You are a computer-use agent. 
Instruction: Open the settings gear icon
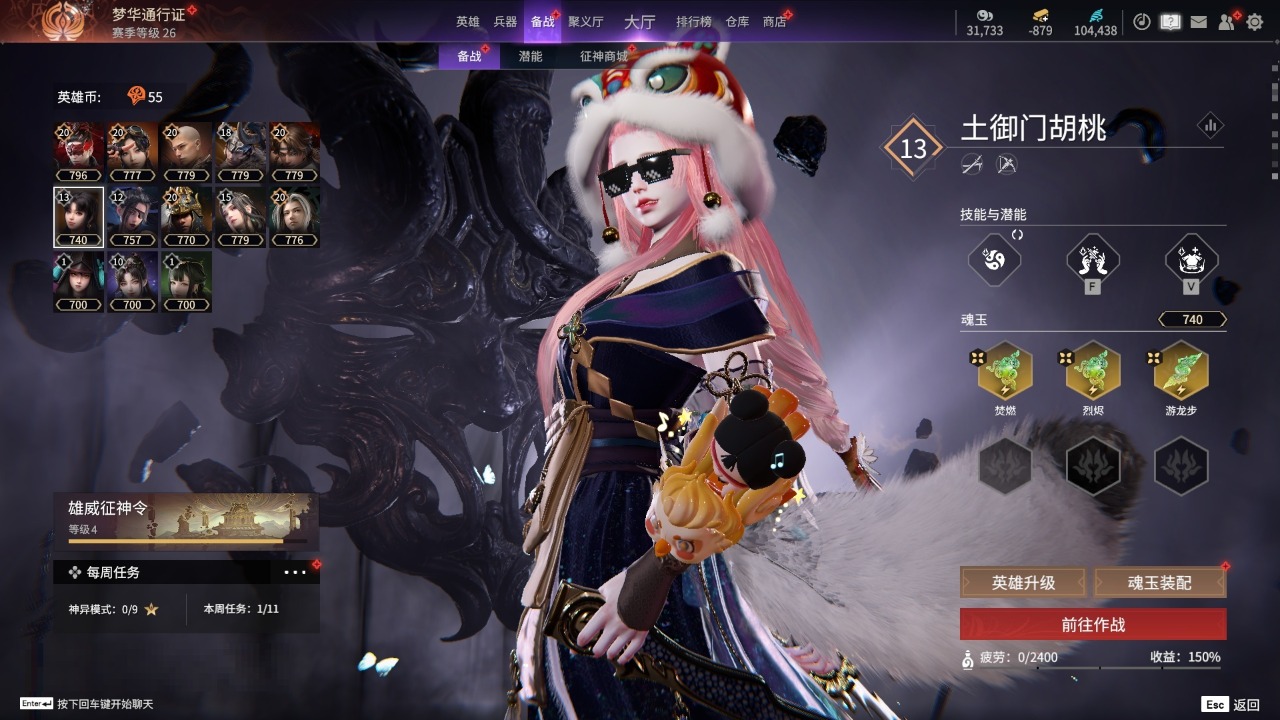click(x=1254, y=22)
